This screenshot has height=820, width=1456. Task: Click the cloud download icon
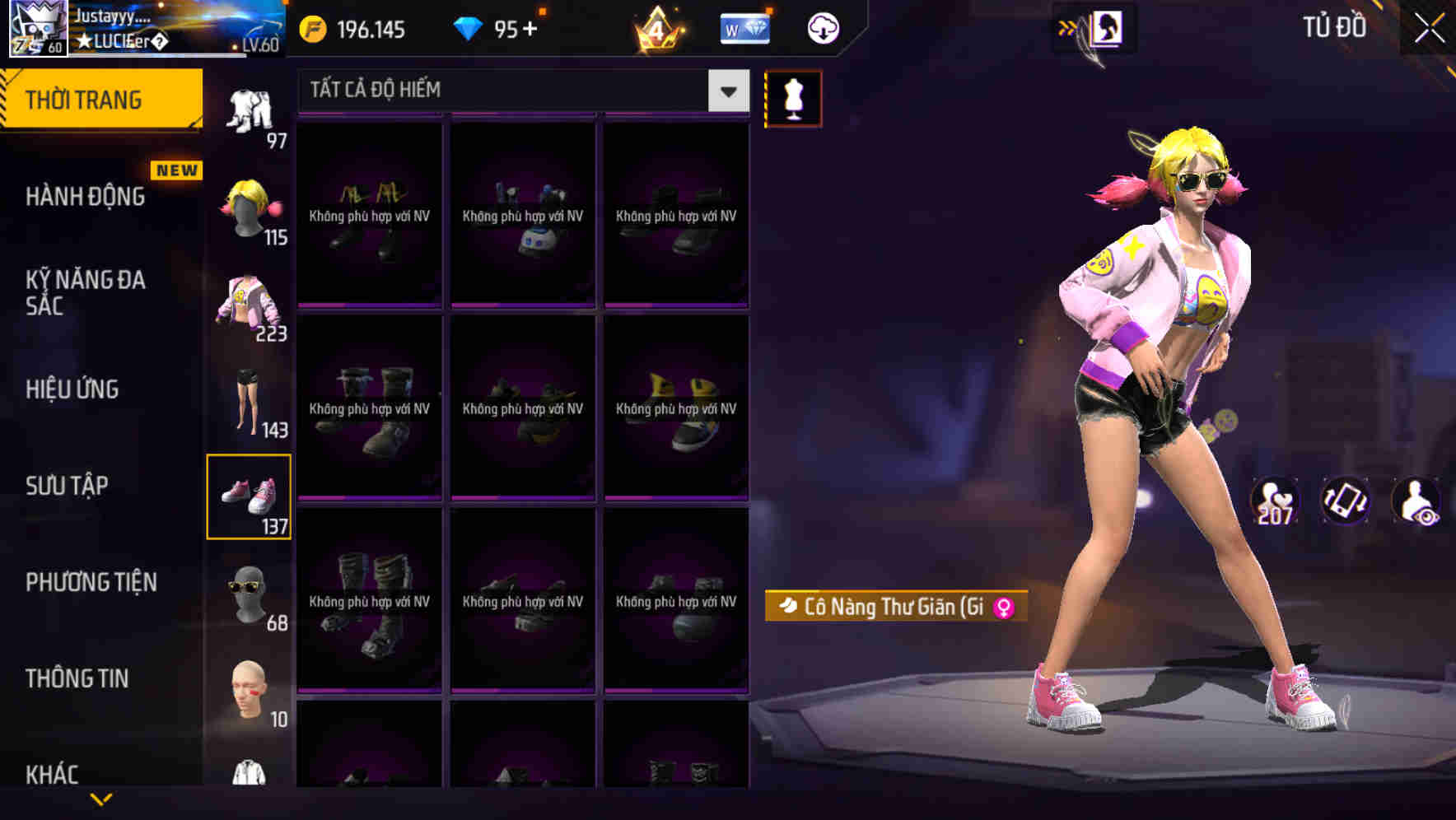point(821,27)
